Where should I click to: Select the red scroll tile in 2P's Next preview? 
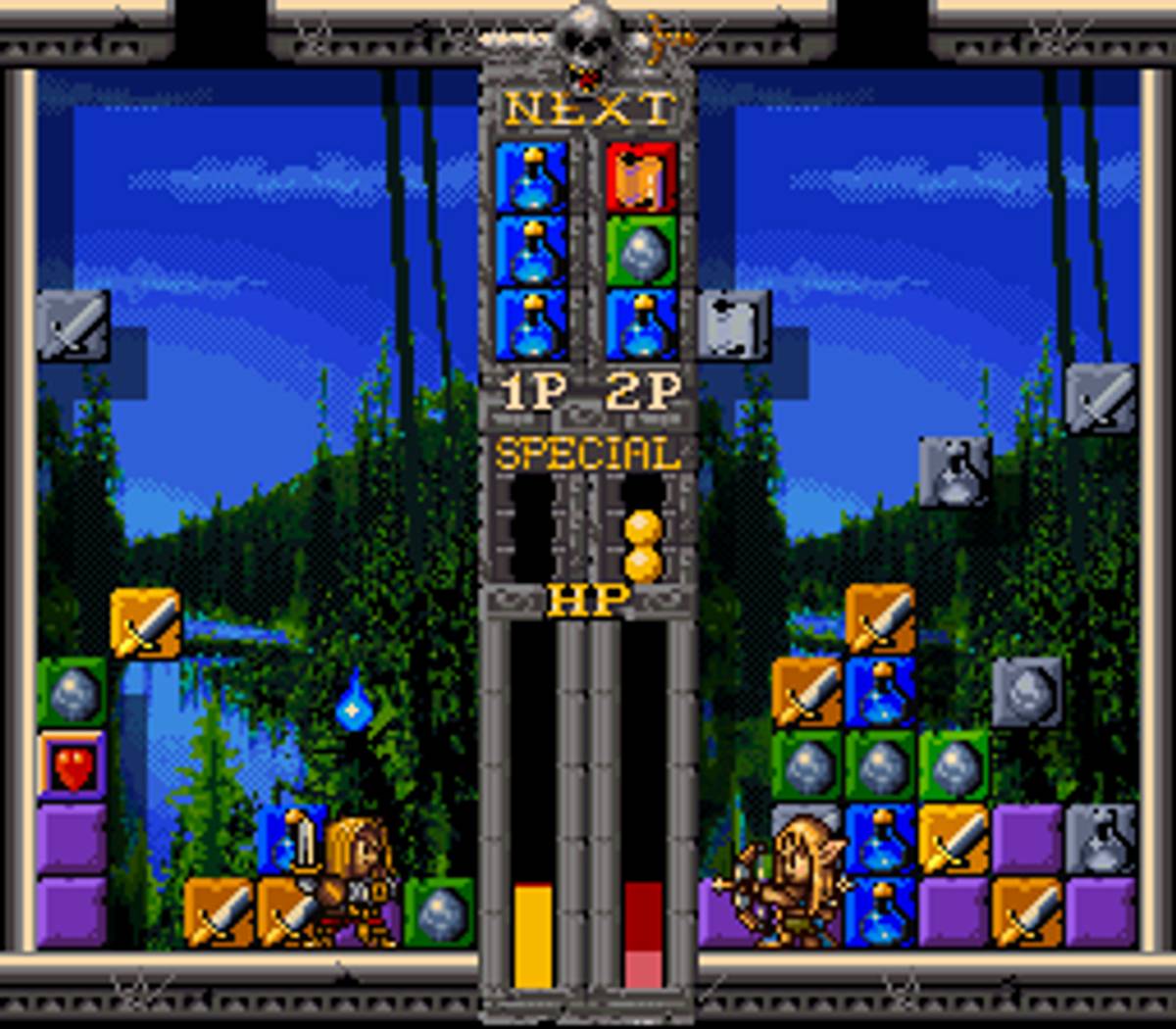(x=642, y=177)
